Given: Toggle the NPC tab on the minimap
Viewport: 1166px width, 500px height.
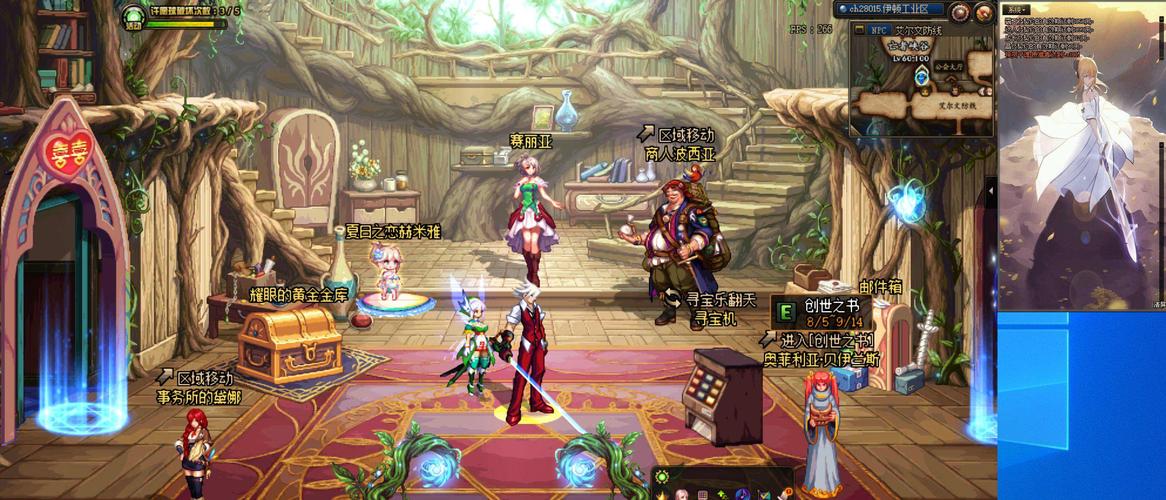Looking at the screenshot, I should (879, 30).
